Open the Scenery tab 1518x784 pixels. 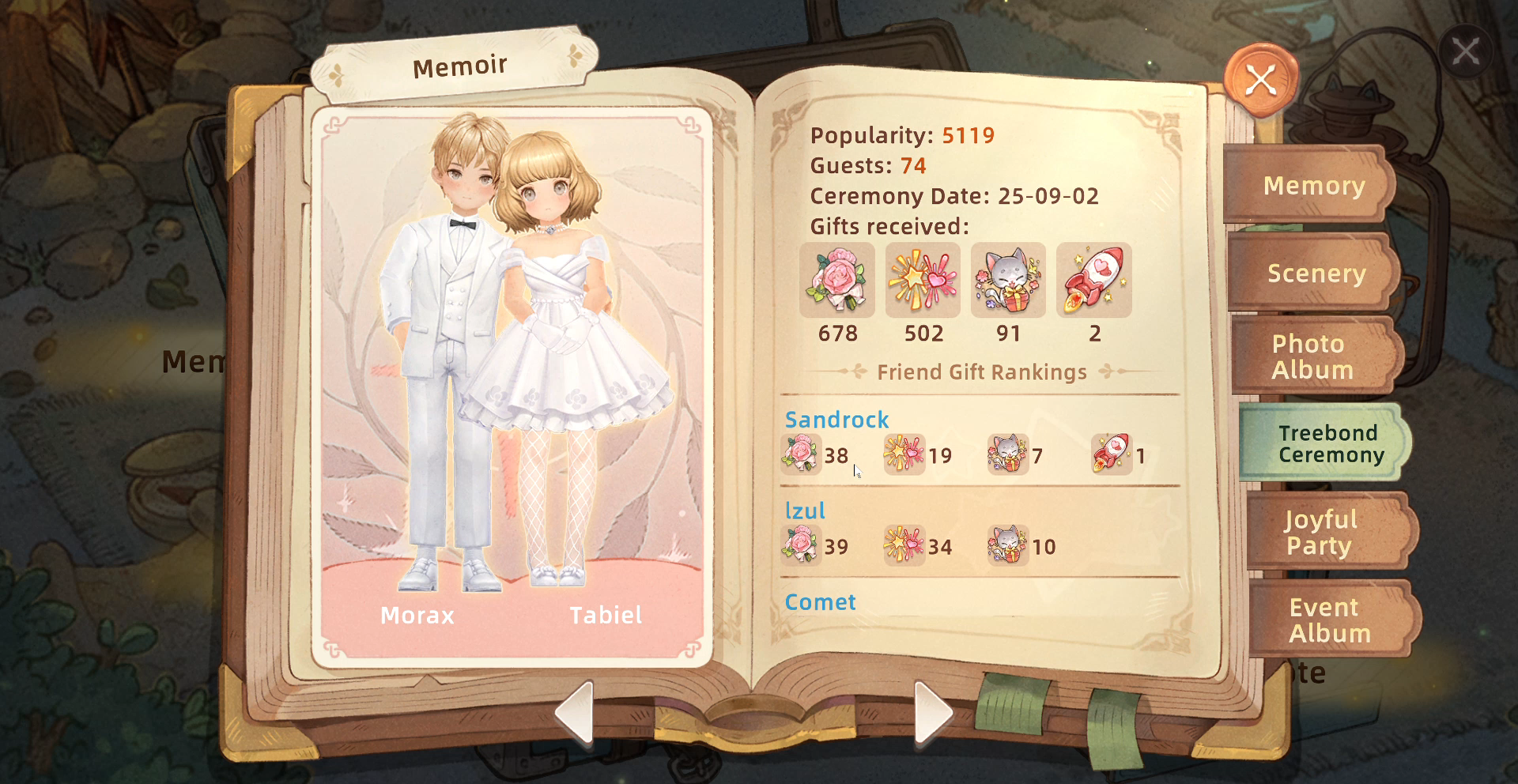1316,273
